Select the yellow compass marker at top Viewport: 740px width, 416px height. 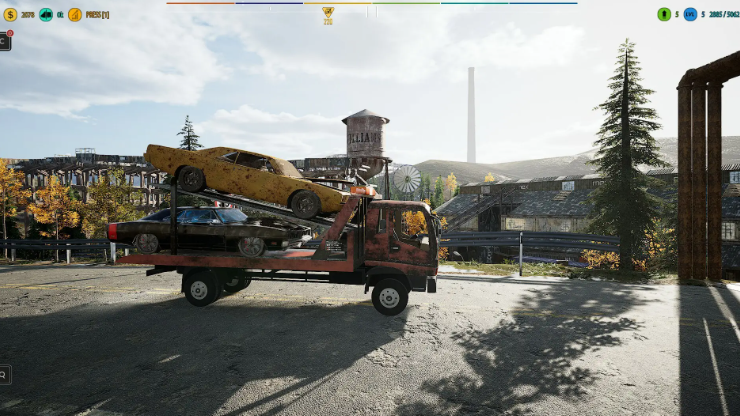[328, 12]
